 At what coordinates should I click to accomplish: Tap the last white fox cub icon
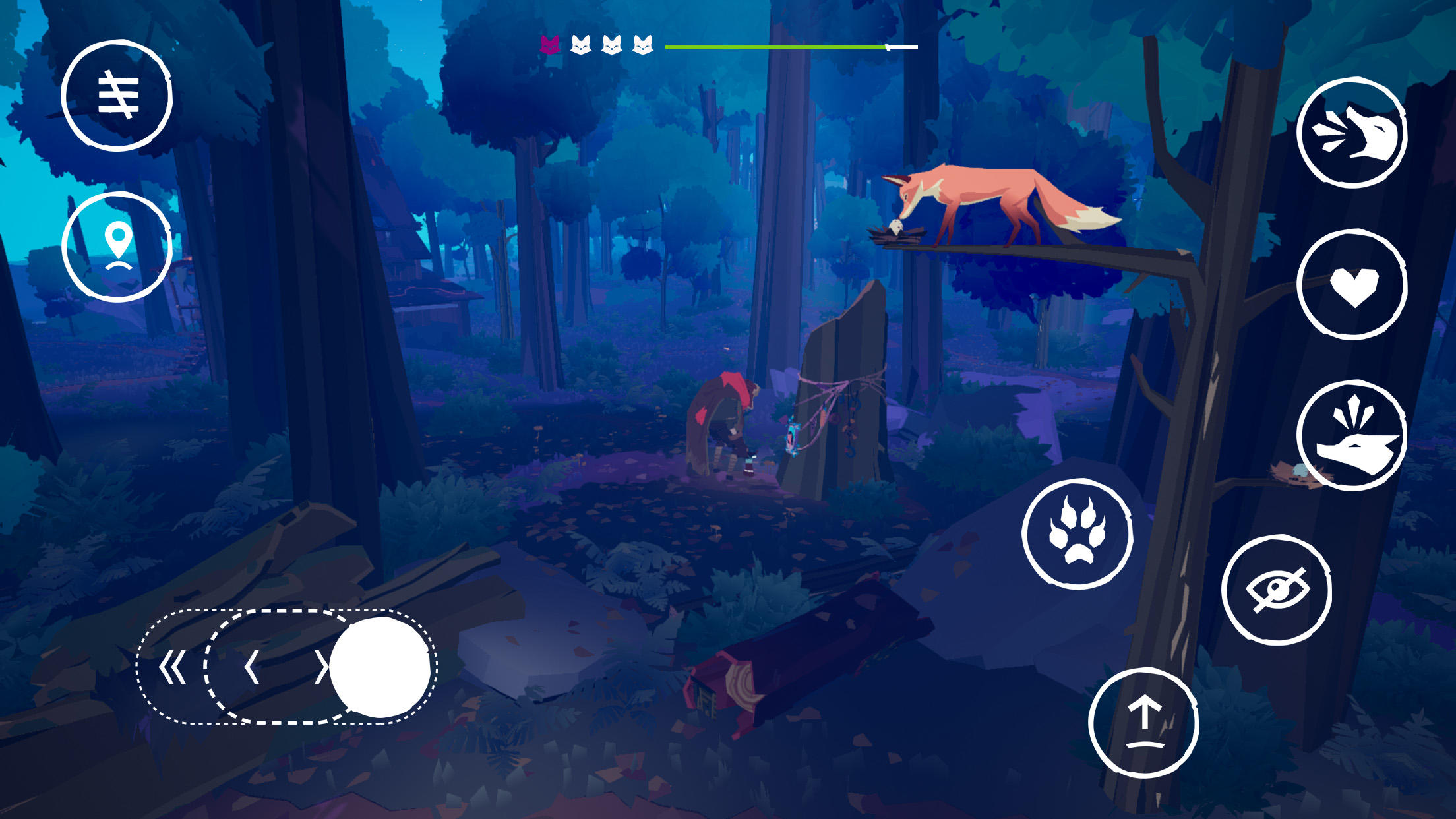click(642, 45)
